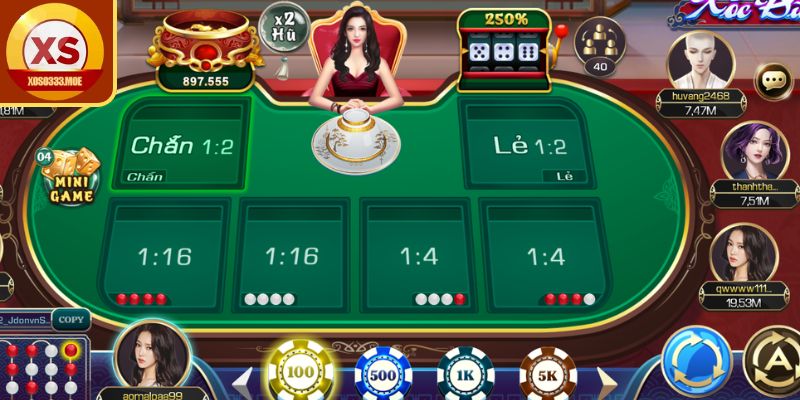Bet on 1:4 three red one white
This screenshot has height=400, width=800.
(x=546, y=257)
